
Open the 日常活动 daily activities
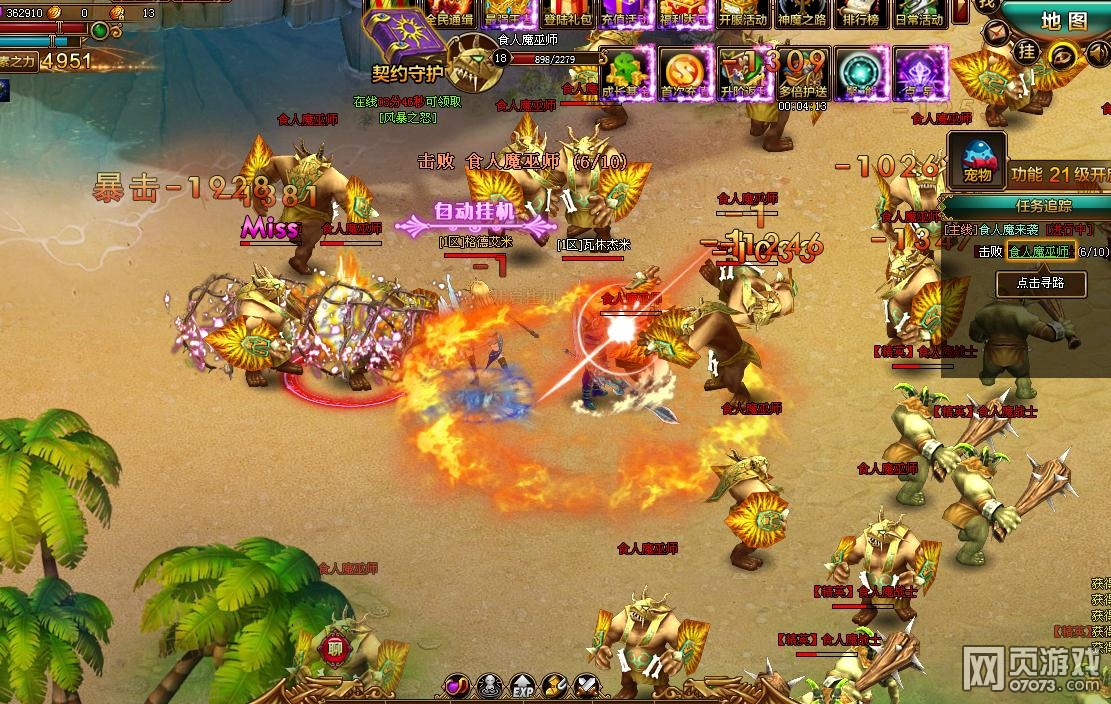[919, 14]
